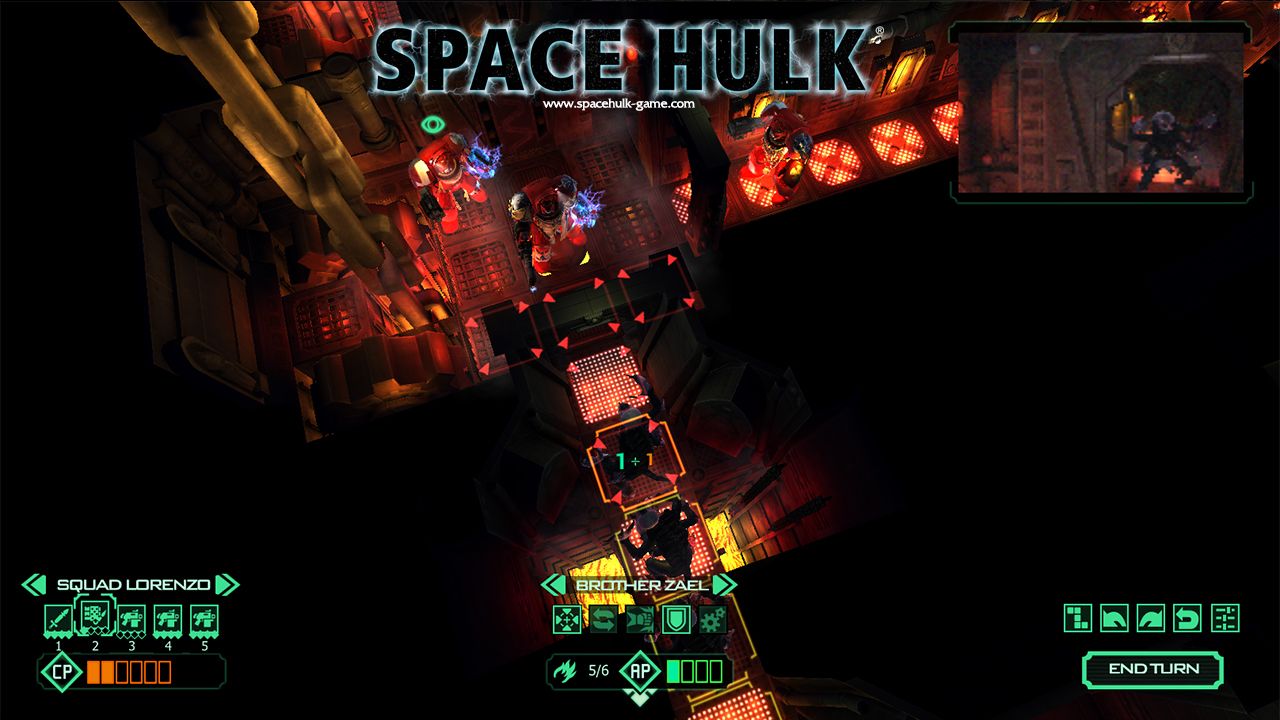Viewport: 1280px width, 720px height.
Task: Visit www.spacehulk-game.com link
Action: tap(620, 104)
